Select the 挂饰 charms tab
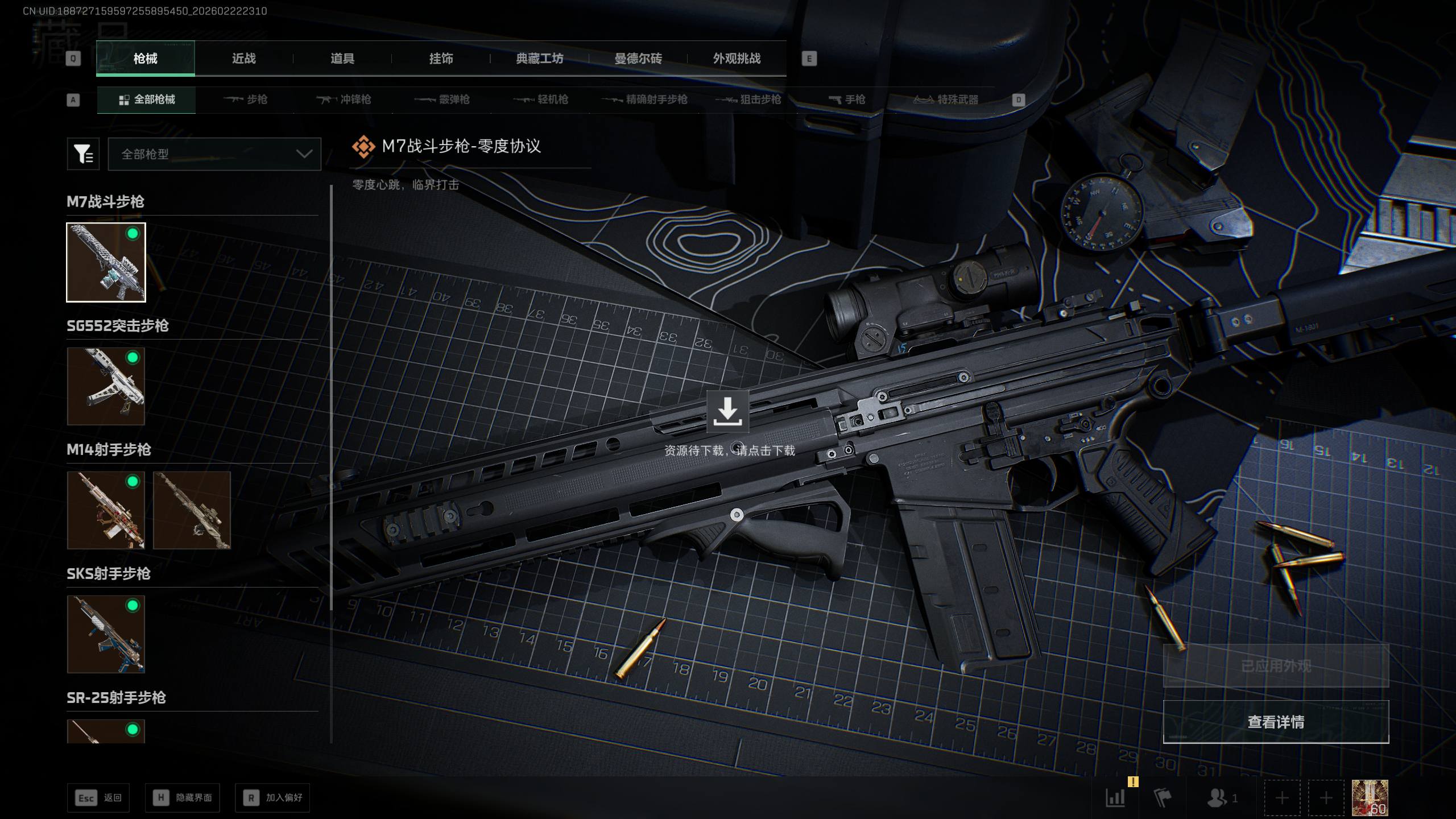1456x819 pixels. (x=441, y=59)
